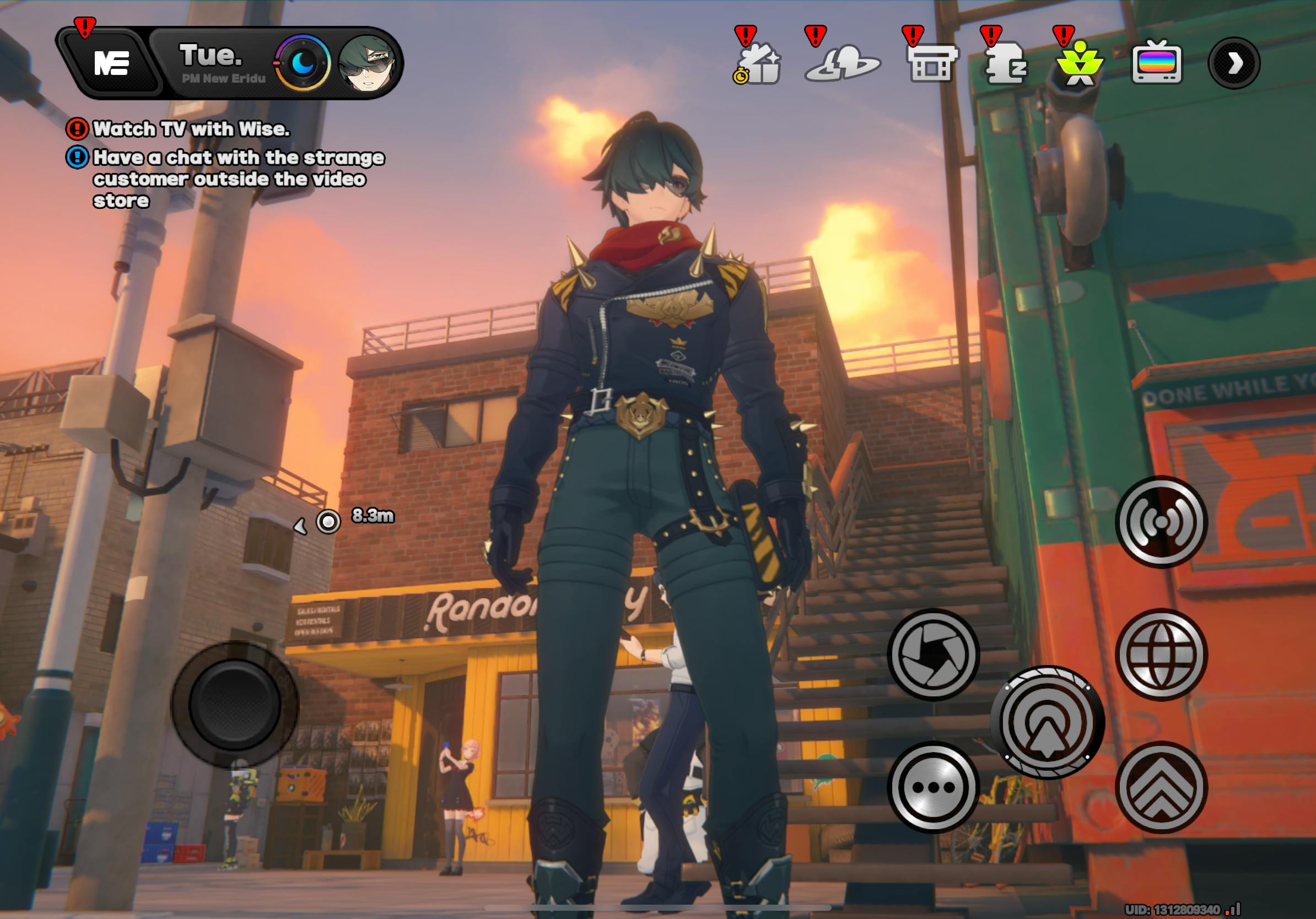Open the green character icon
This screenshot has height=919, width=1316.
1080,63
